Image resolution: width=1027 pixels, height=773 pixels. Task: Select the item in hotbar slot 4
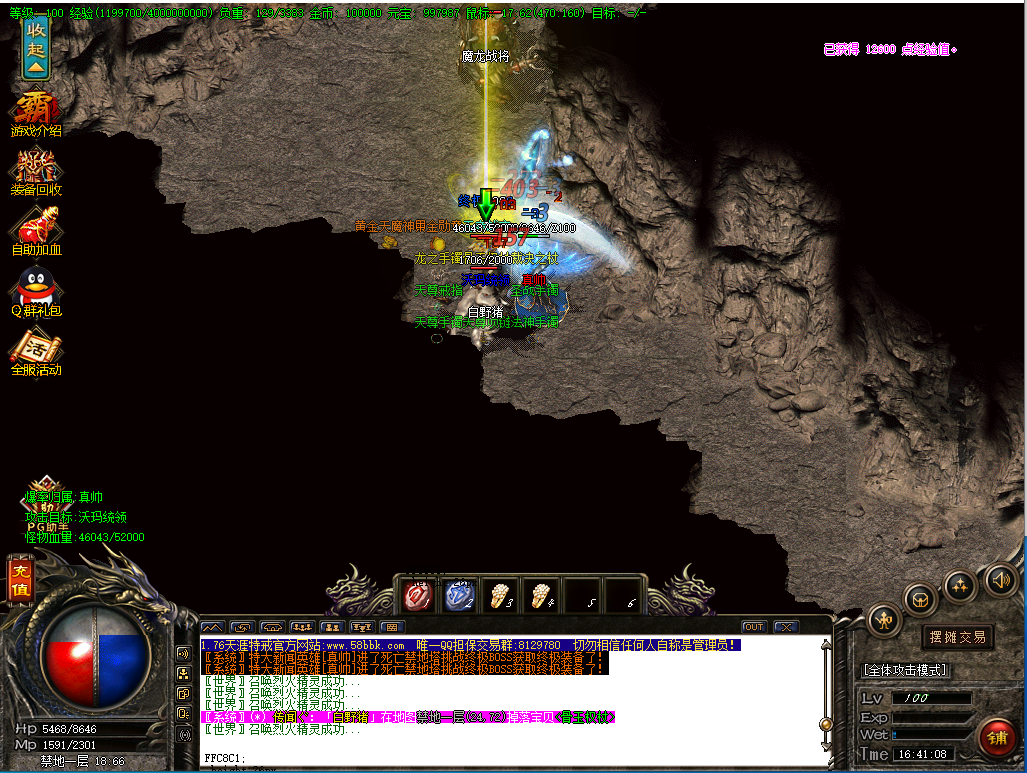[541, 596]
